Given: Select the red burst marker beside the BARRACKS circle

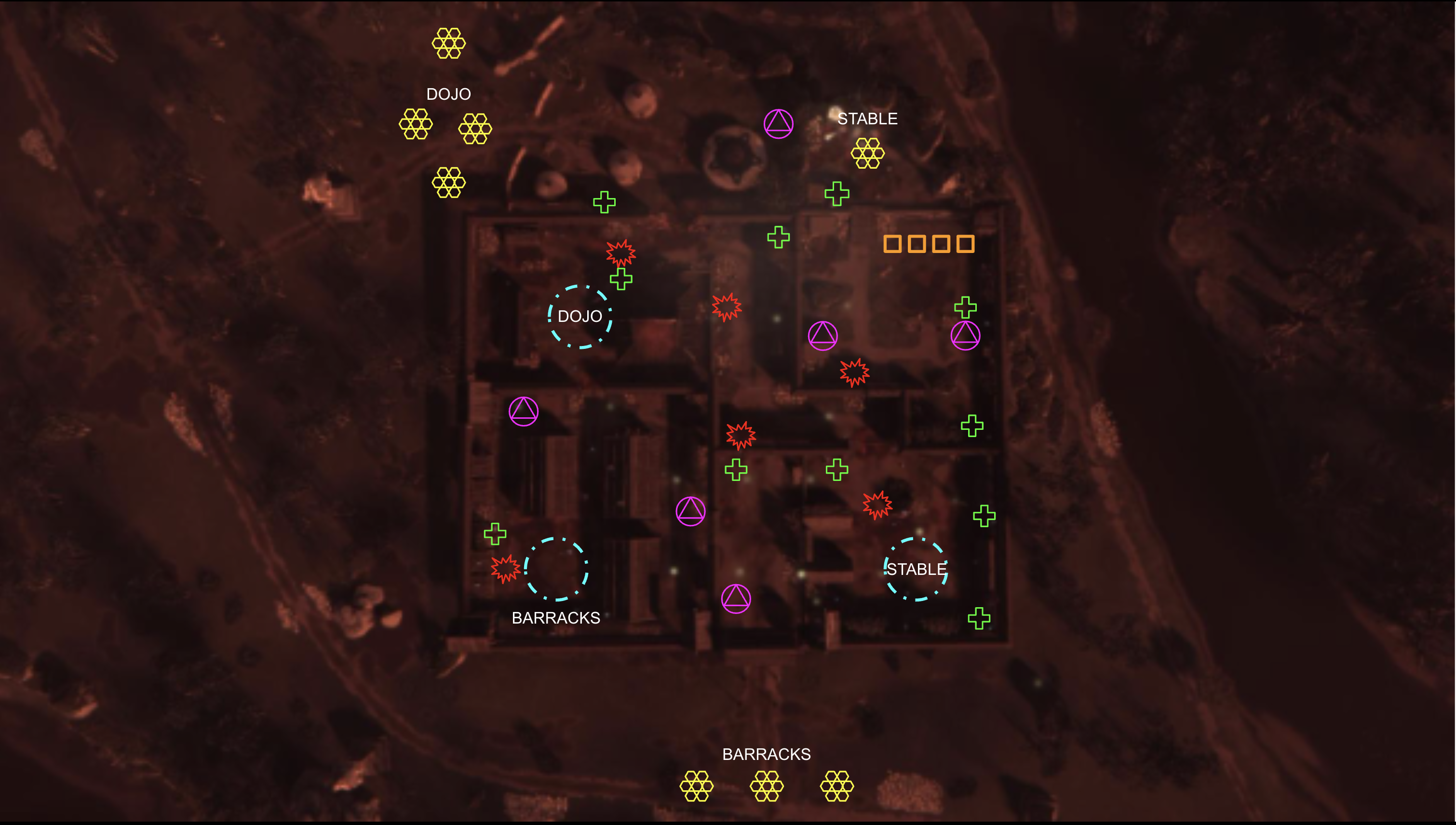Looking at the screenshot, I should (x=505, y=568).
